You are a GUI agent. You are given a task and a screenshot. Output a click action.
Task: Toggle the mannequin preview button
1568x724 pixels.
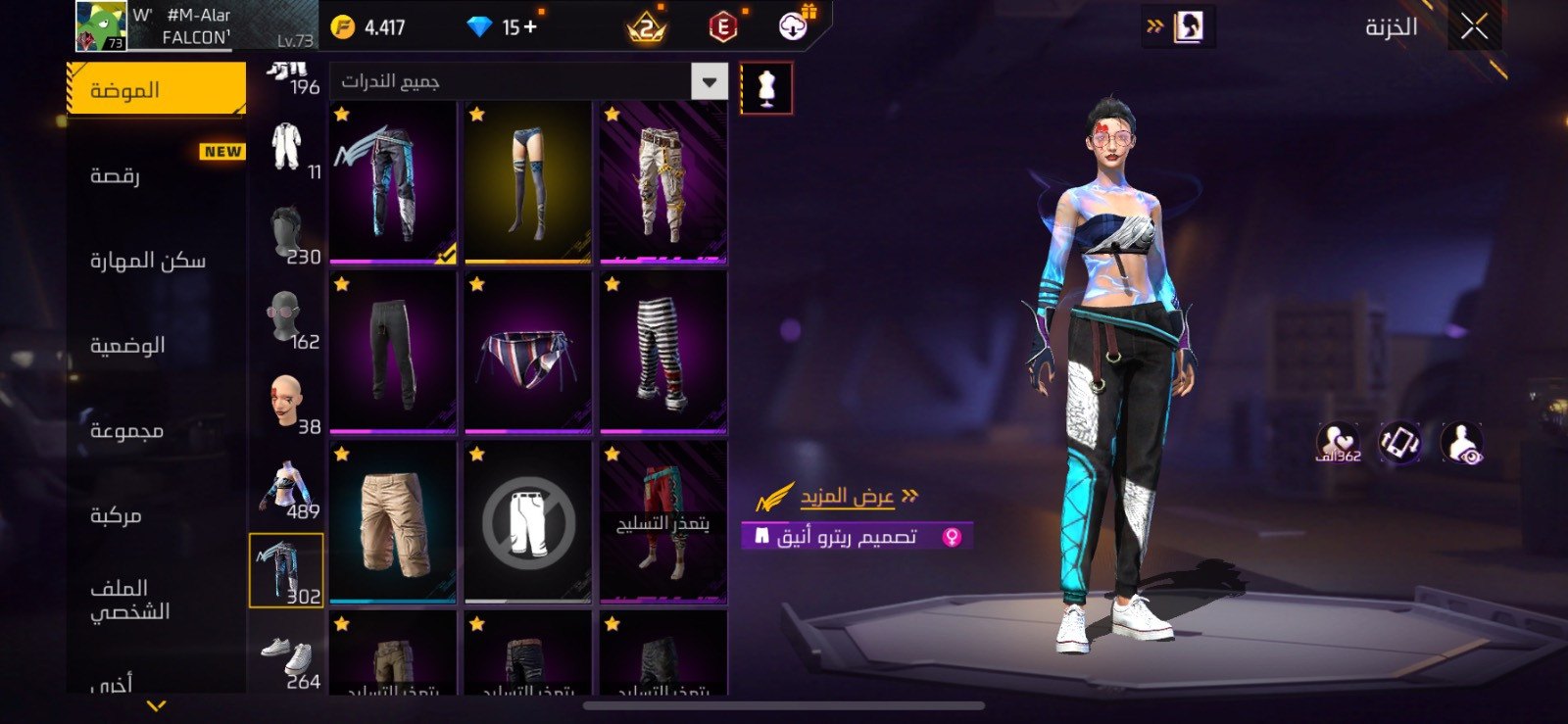[x=766, y=88]
